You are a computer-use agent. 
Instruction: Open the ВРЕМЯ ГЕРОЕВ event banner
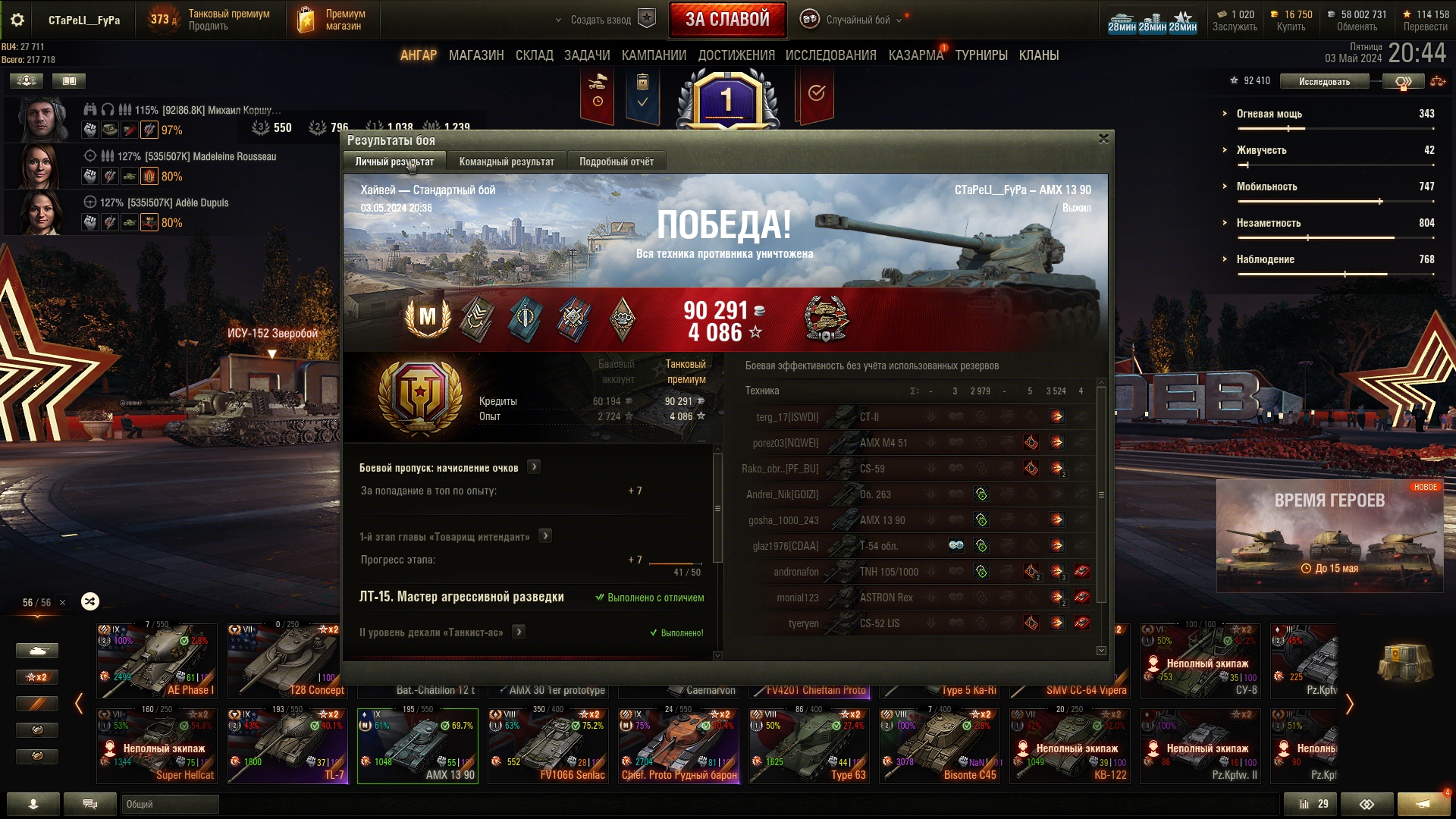[x=1329, y=535]
